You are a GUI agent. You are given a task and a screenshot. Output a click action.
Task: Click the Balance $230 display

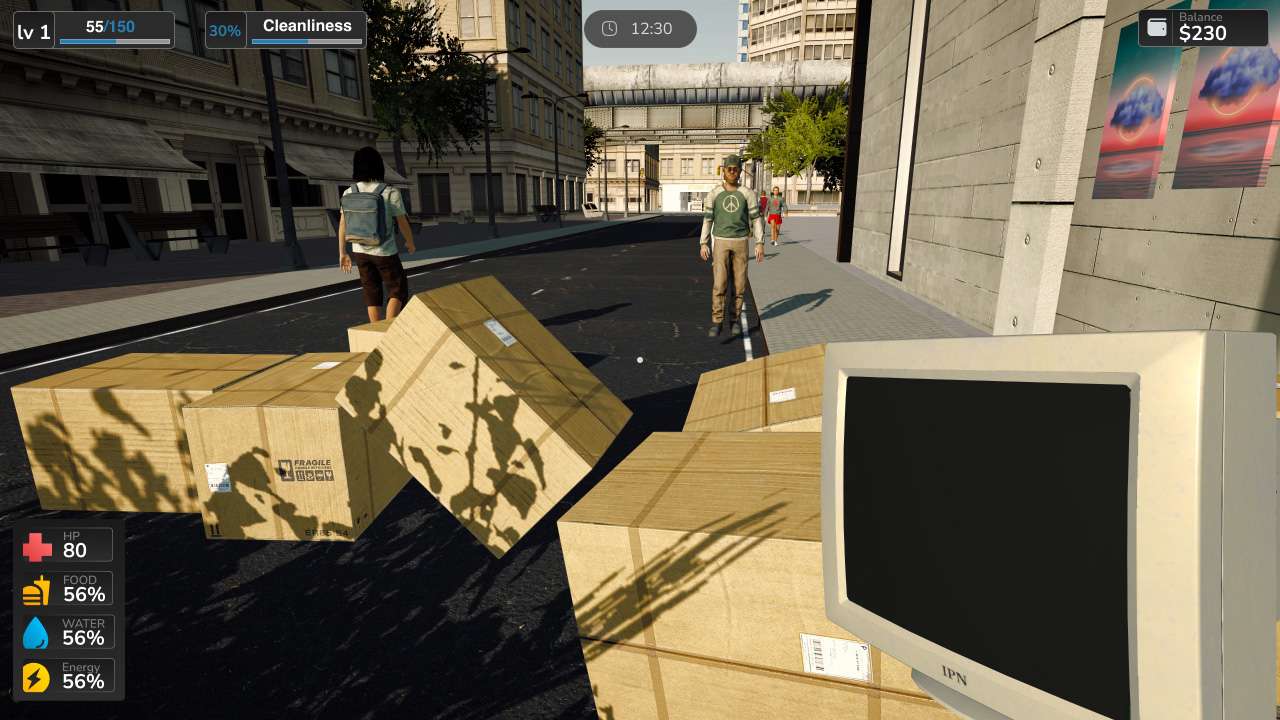click(x=1204, y=28)
